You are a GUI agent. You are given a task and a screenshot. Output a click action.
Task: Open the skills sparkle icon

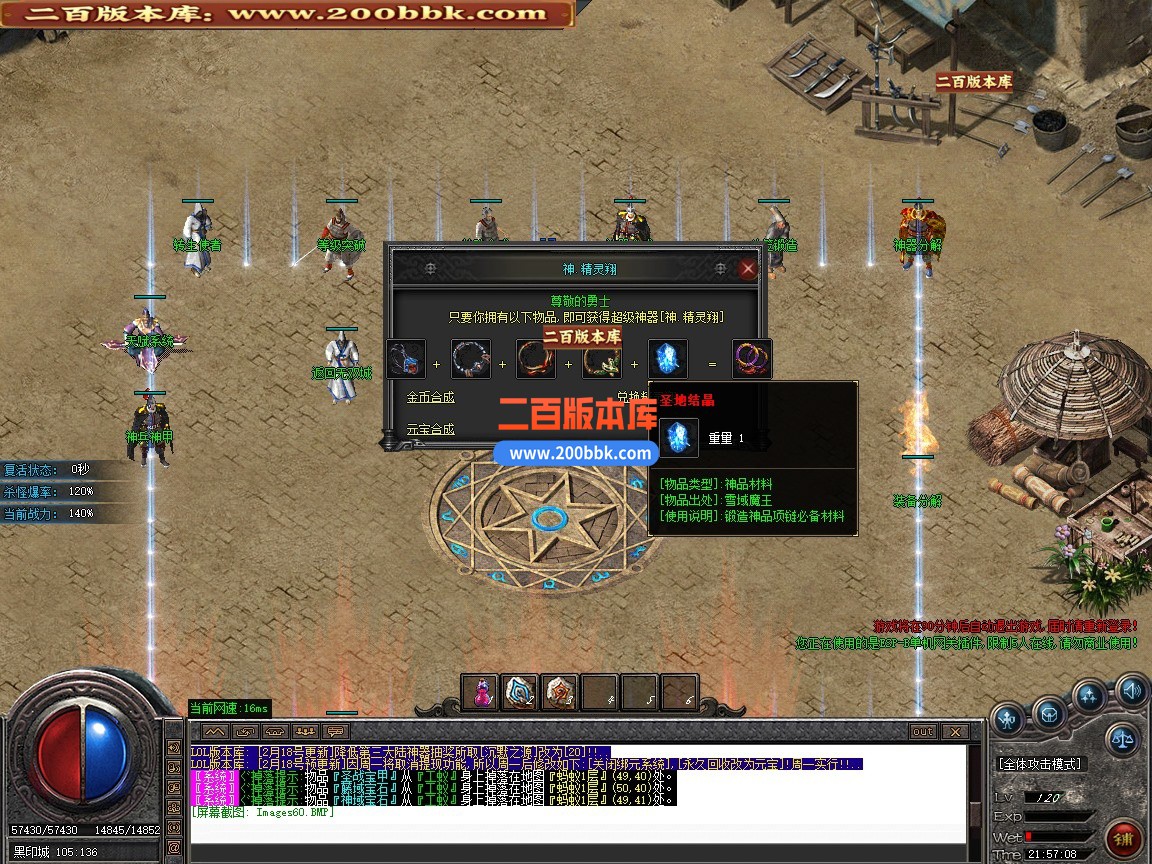(1089, 697)
